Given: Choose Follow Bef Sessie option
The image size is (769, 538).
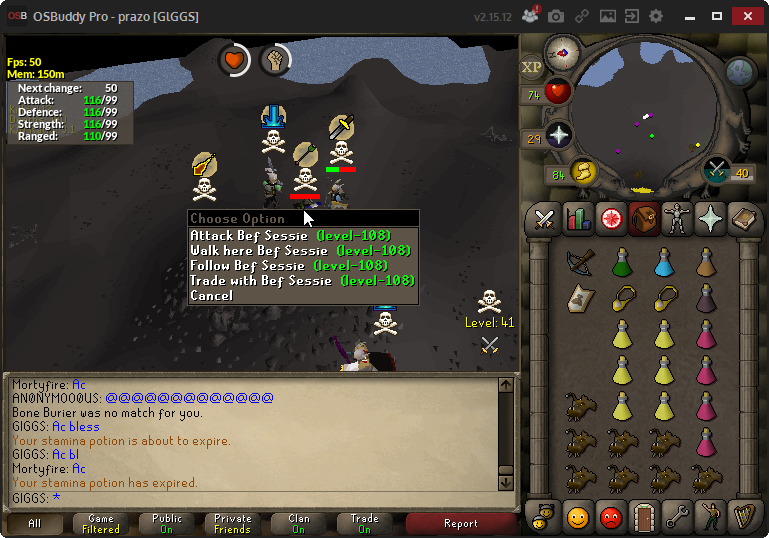Looking at the screenshot, I should pyautogui.click(x=288, y=265).
